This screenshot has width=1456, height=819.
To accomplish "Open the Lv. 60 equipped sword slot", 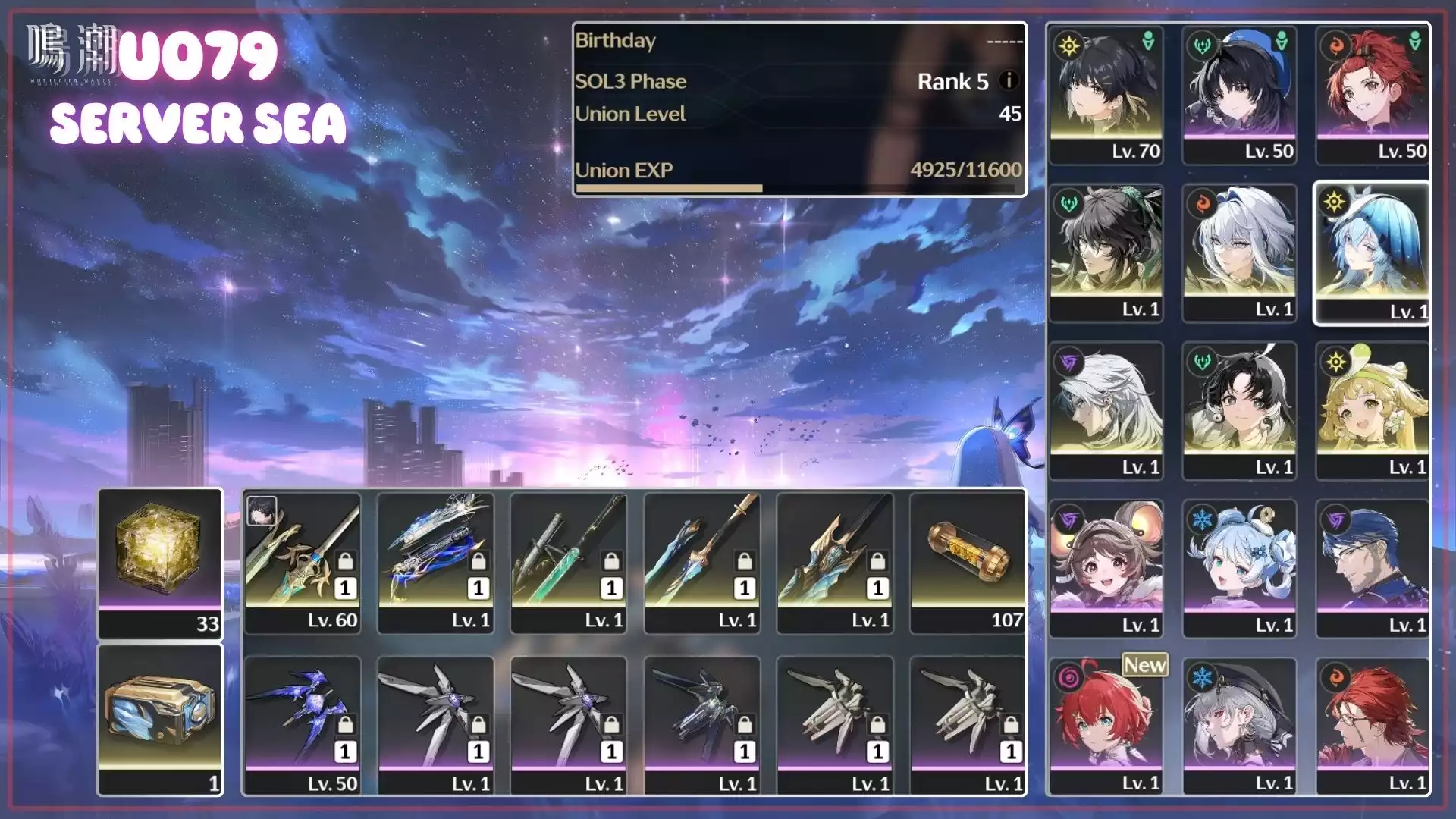I will pyautogui.click(x=303, y=561).
